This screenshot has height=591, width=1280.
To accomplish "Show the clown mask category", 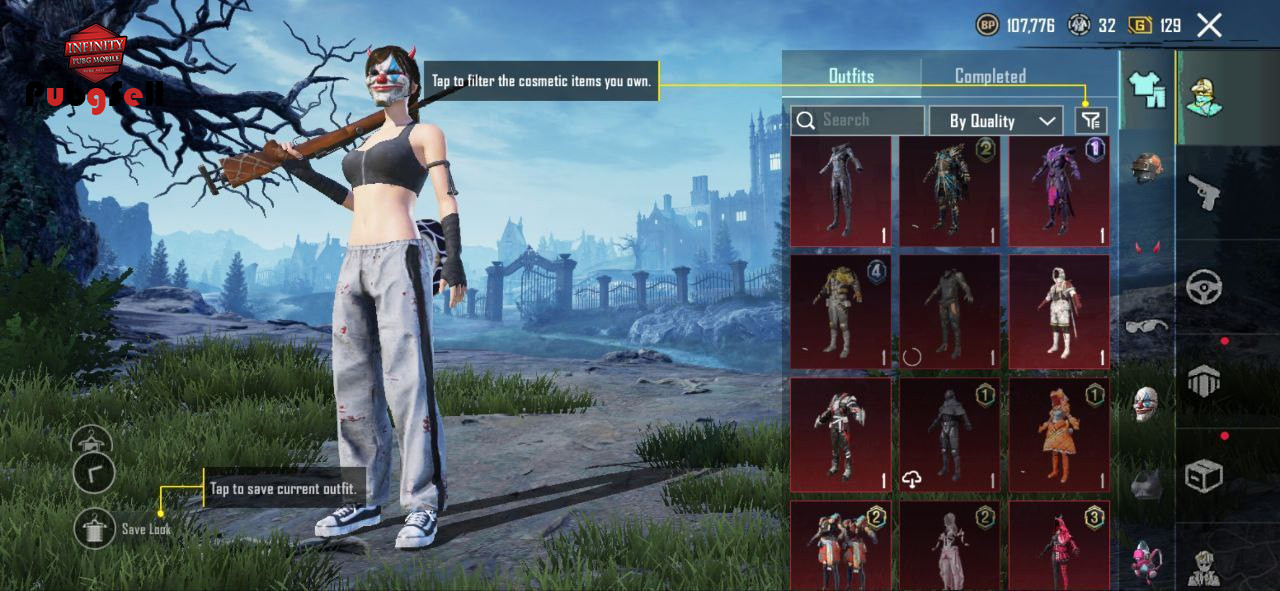I will point(1146,404).
